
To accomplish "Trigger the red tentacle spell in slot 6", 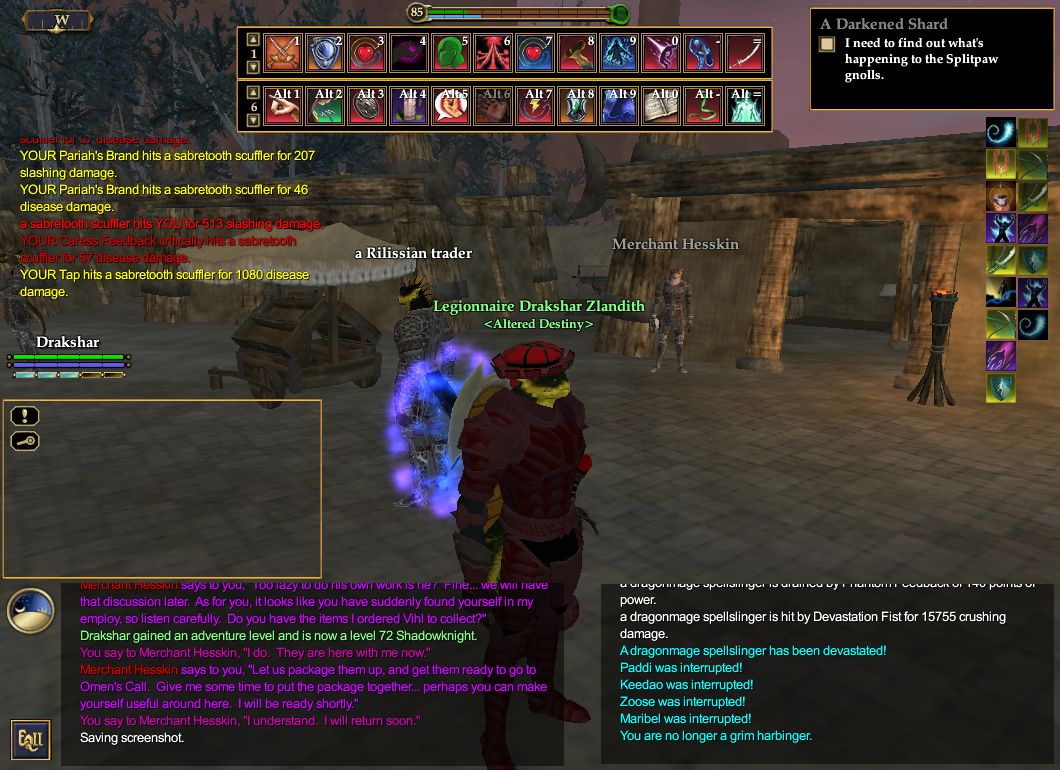I will pyautogui.click(x=493, y=53).
